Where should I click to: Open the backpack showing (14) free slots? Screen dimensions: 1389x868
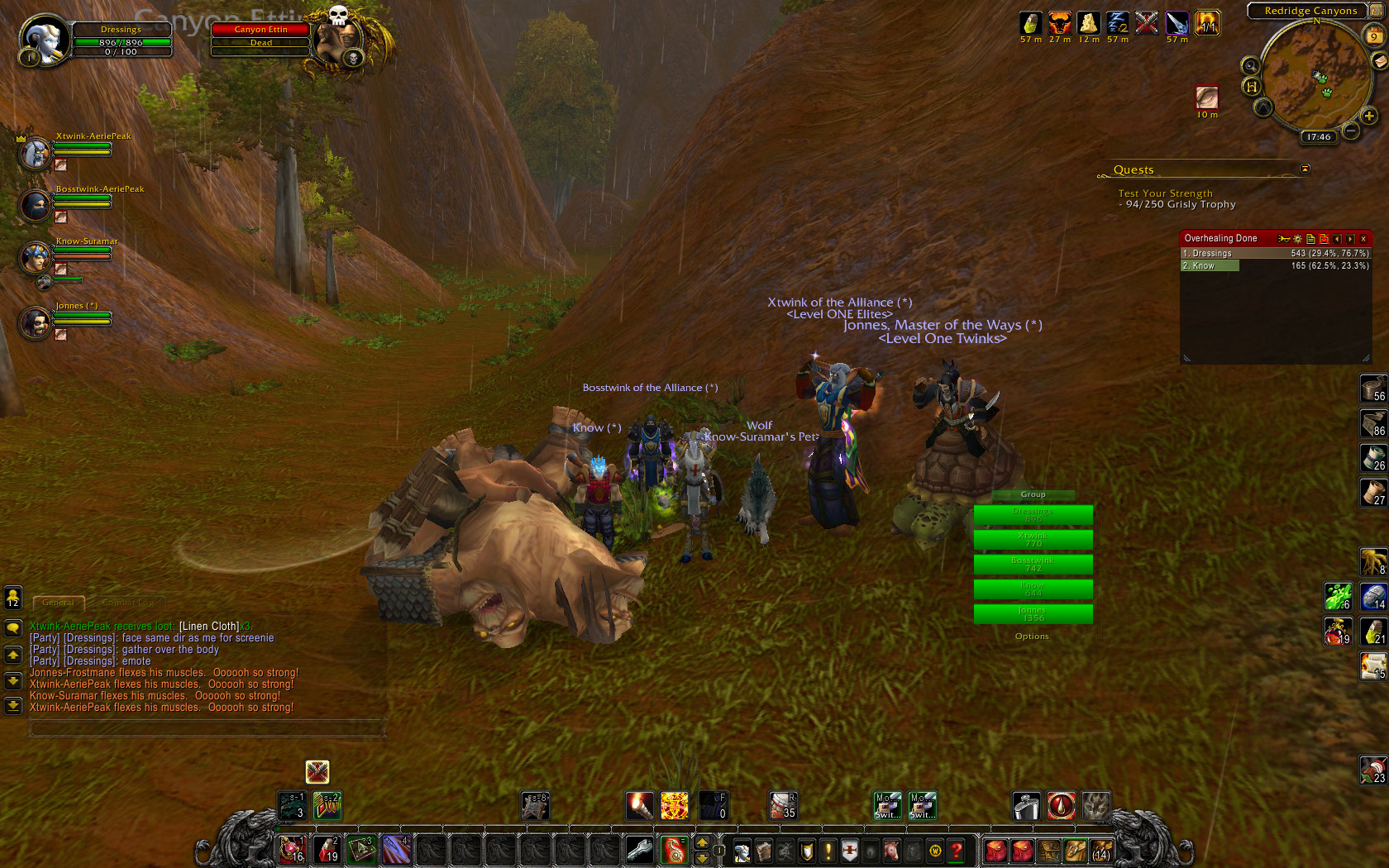[x=1101, y=851]
